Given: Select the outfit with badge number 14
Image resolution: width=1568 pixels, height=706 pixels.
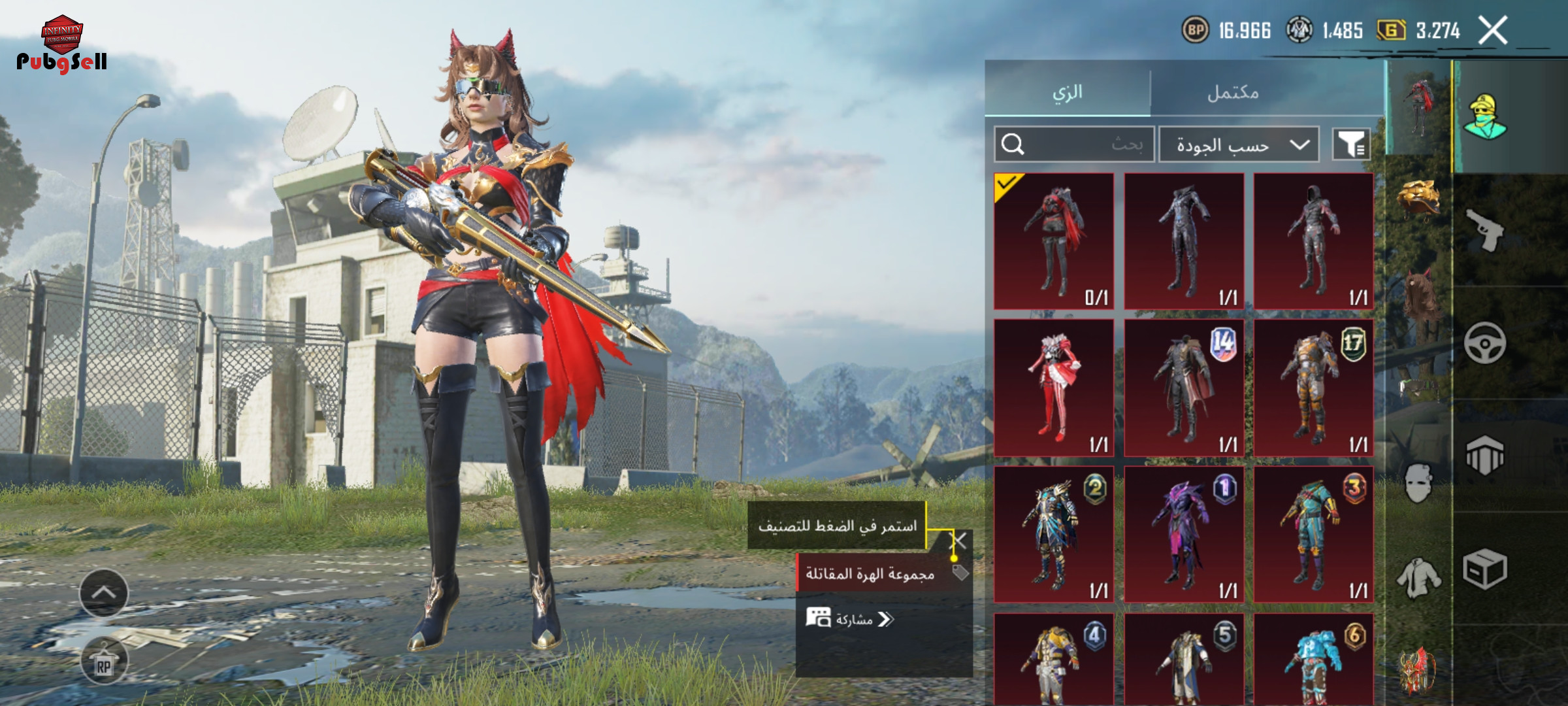Looking at the screenshot, I should point(1184,388).
